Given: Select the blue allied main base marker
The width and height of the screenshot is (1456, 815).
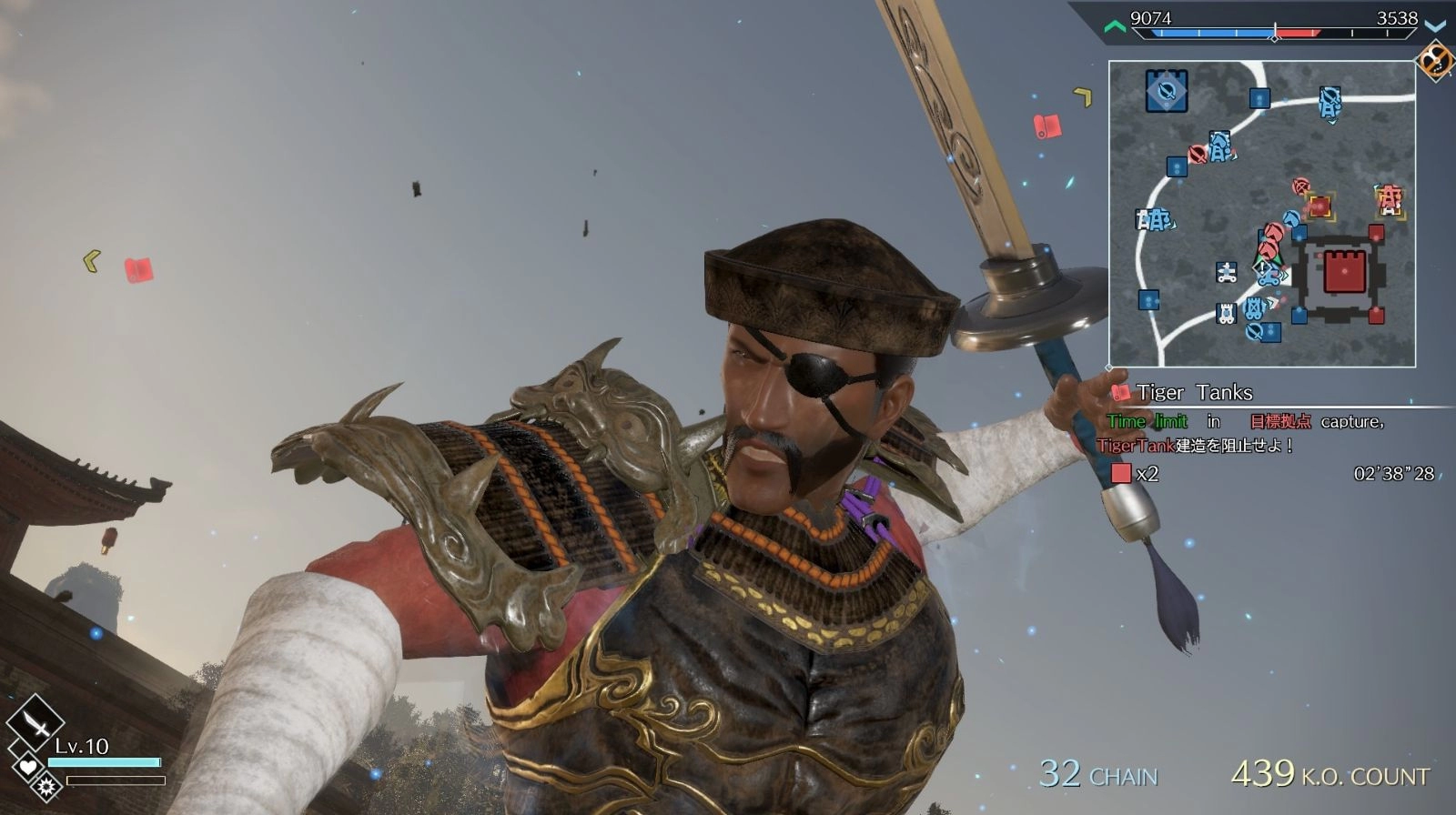Looking at the screenshot, I should tap(1166, 91).
